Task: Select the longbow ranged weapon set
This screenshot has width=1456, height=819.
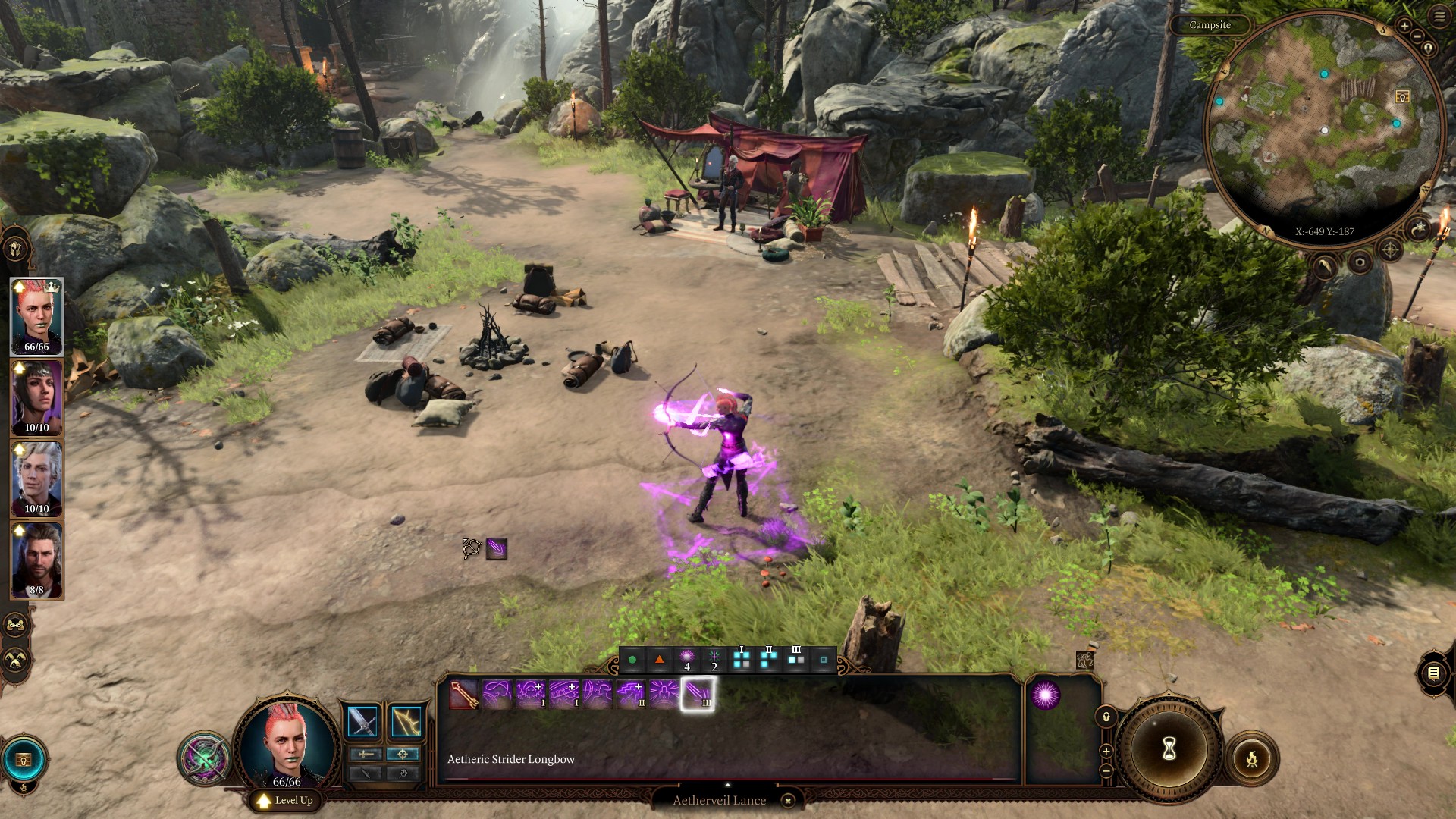Action: (406, 721)
